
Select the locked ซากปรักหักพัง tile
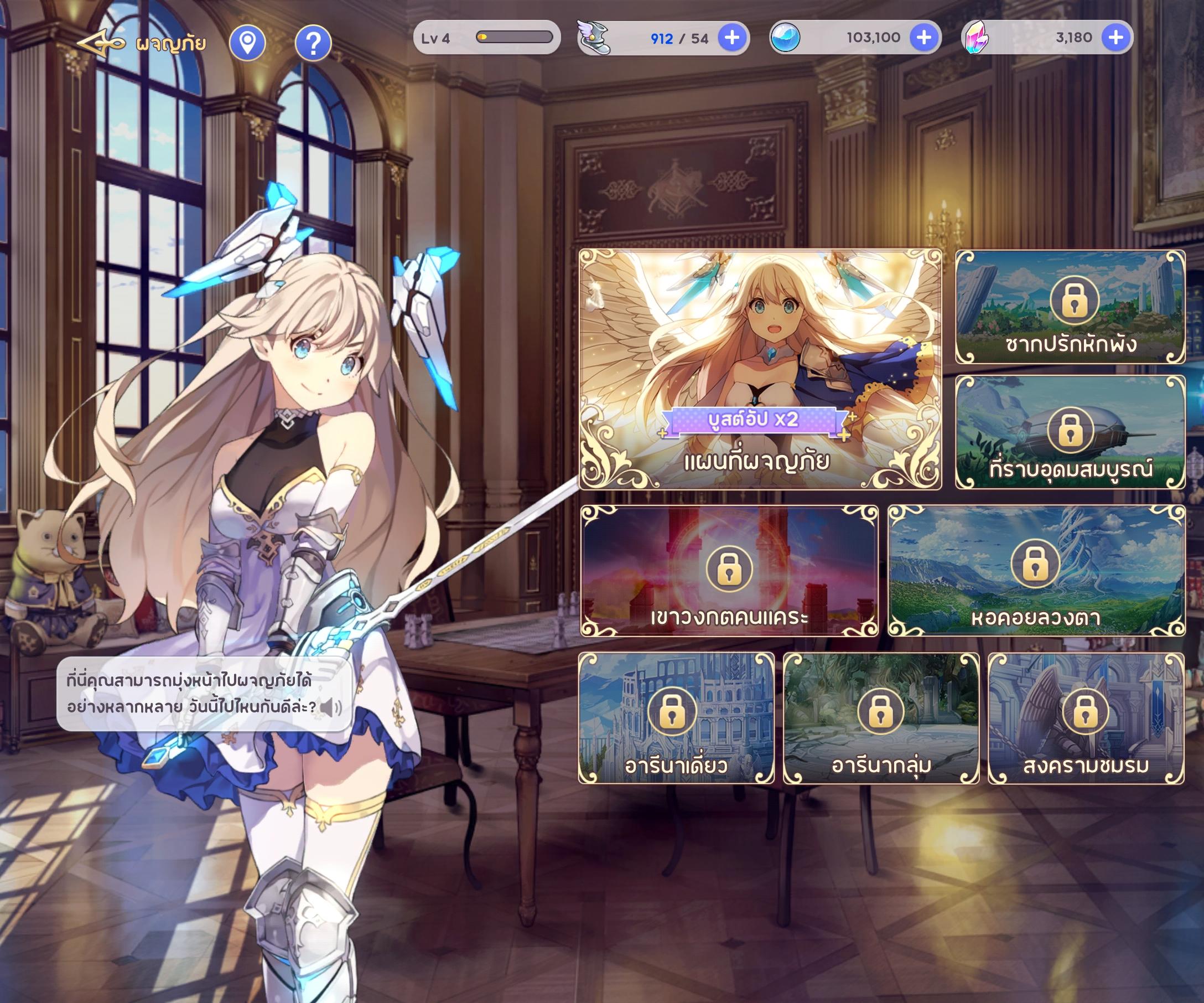click(x=1070, y=307)
